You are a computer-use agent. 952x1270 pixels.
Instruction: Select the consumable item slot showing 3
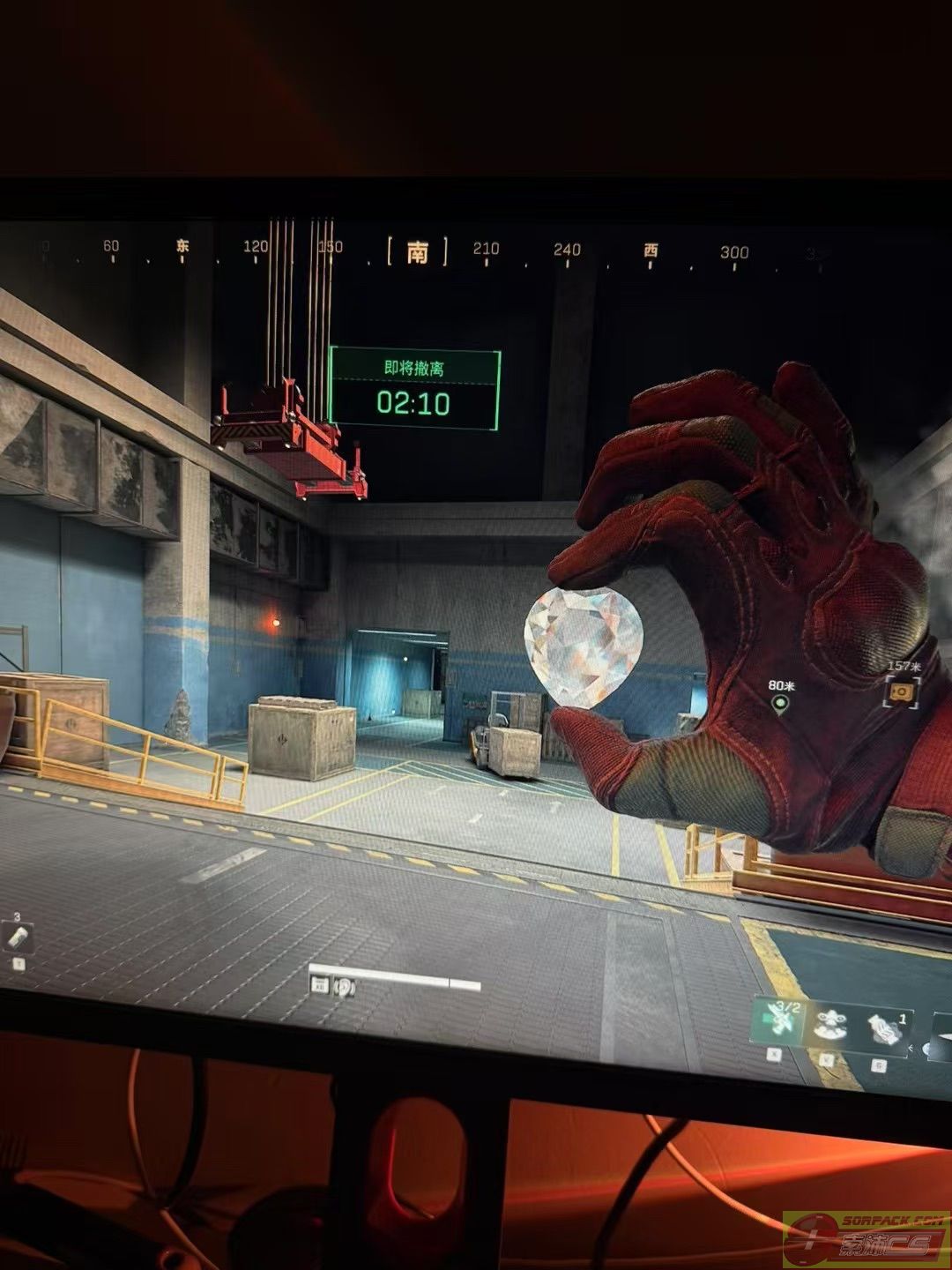point(18,938)
